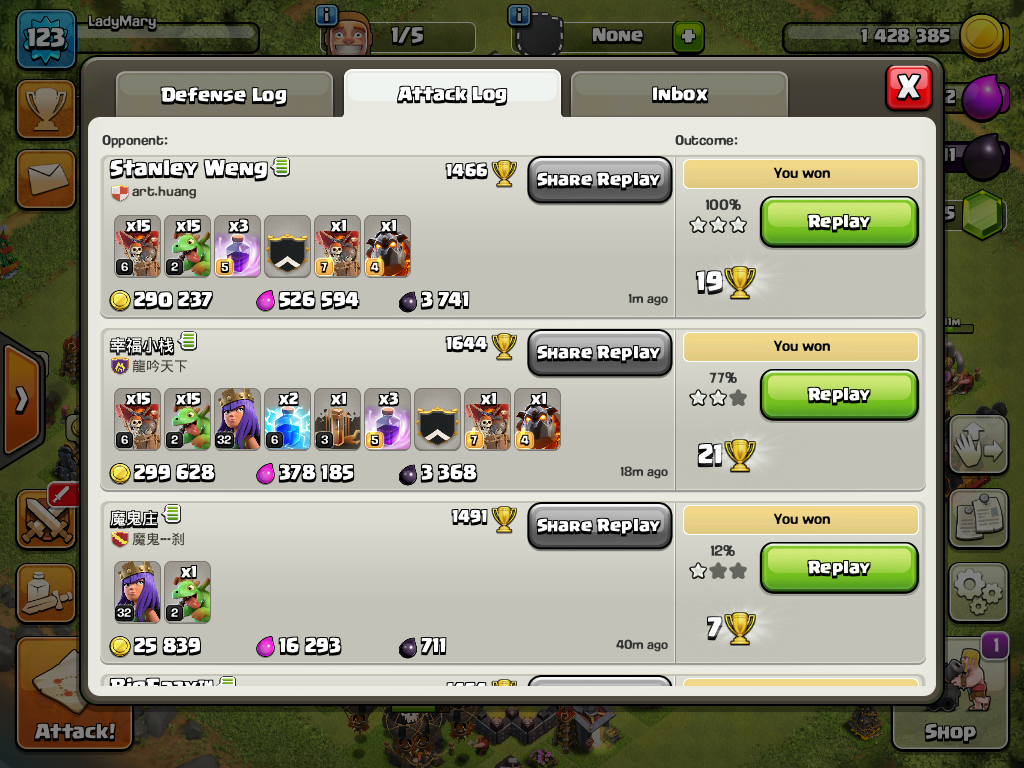Viewport: 1024px width, 768px height.
Task: Switch to the Defense Log tab
Action: 224,95
